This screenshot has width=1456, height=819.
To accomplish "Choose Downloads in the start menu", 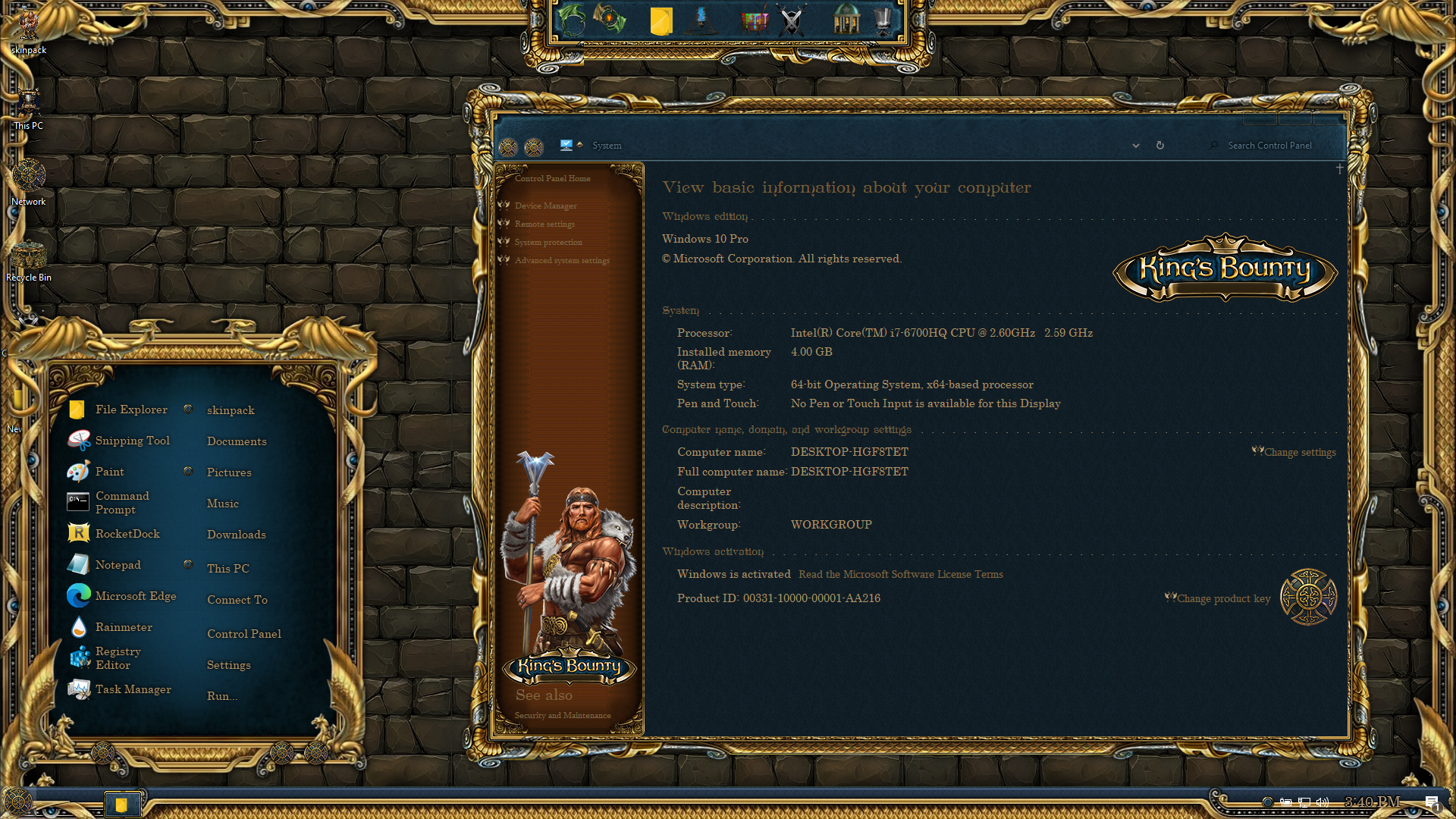I will point(236,535).
